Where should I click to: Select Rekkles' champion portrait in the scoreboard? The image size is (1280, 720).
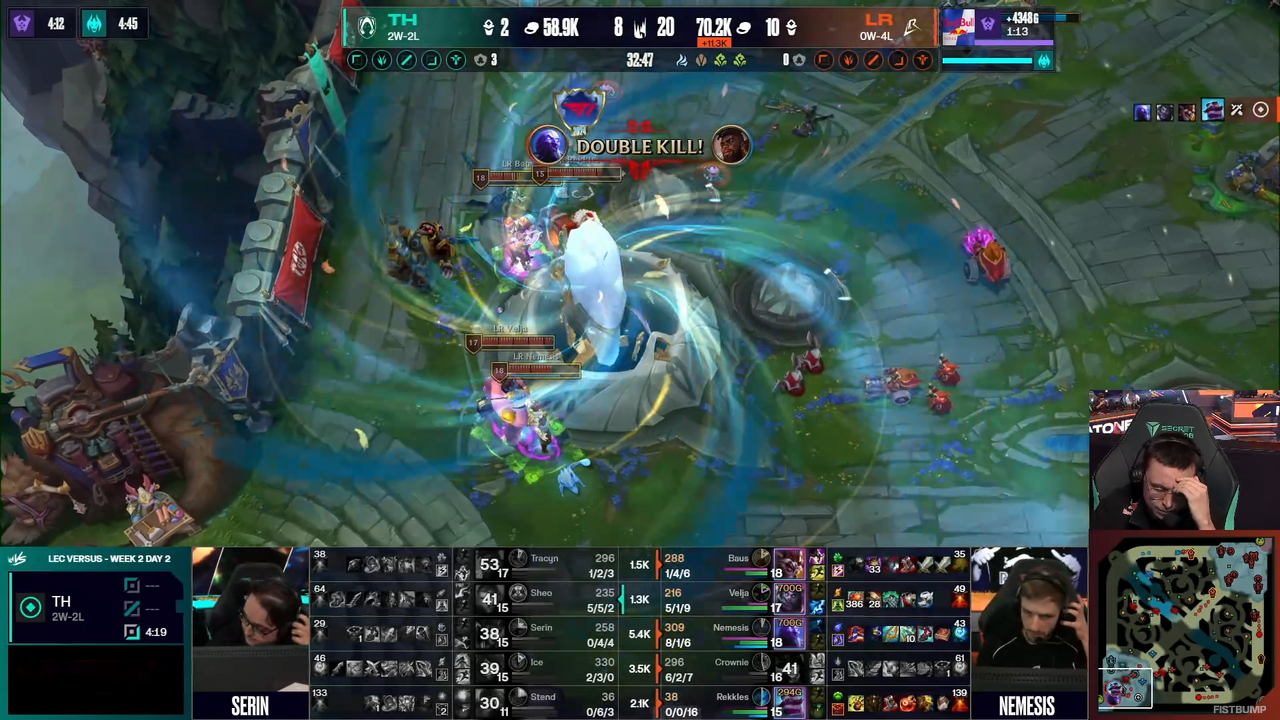pyautogui.click(x=791, y=702)
